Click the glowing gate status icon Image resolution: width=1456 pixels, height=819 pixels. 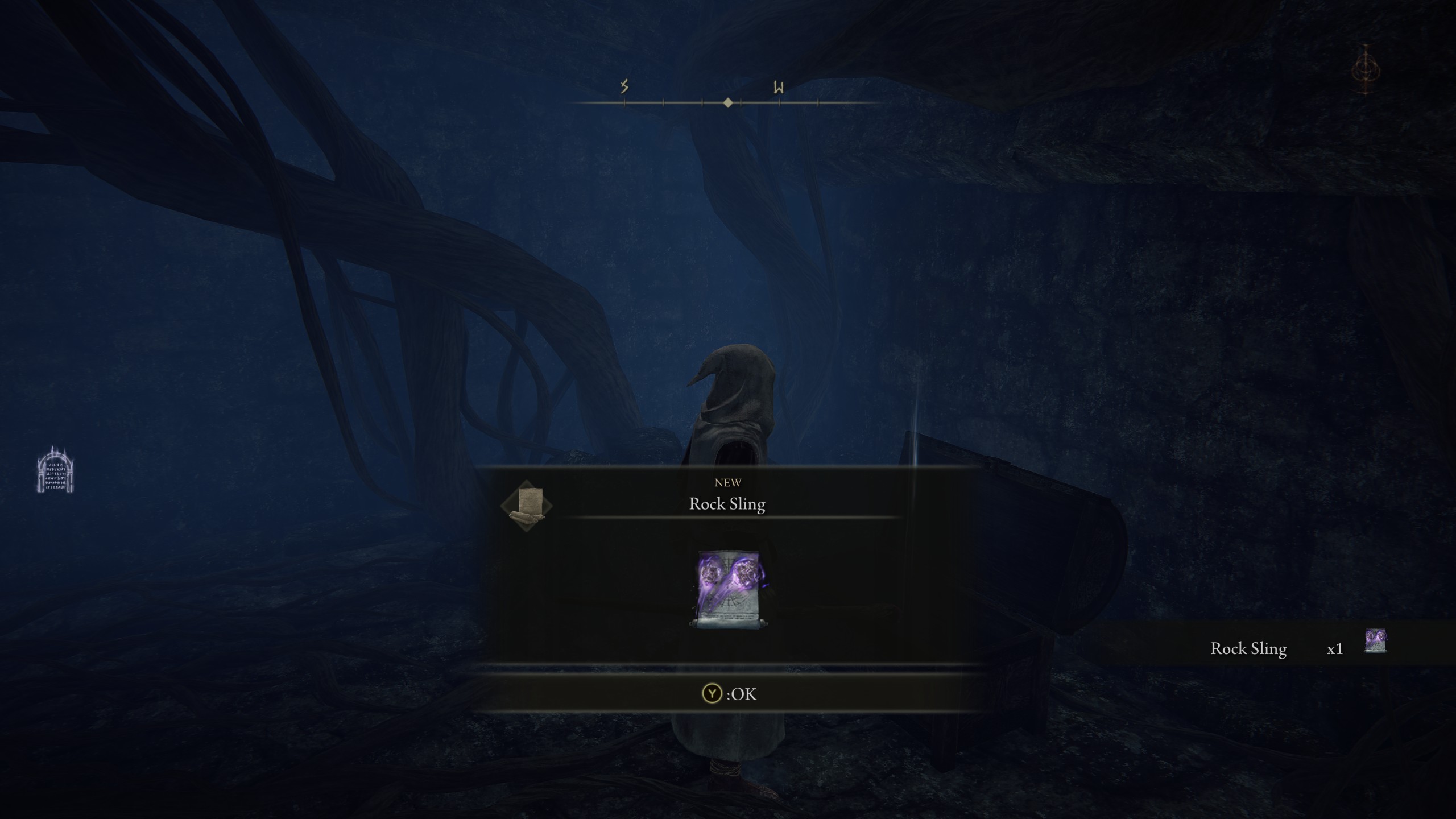coord(55,471)
